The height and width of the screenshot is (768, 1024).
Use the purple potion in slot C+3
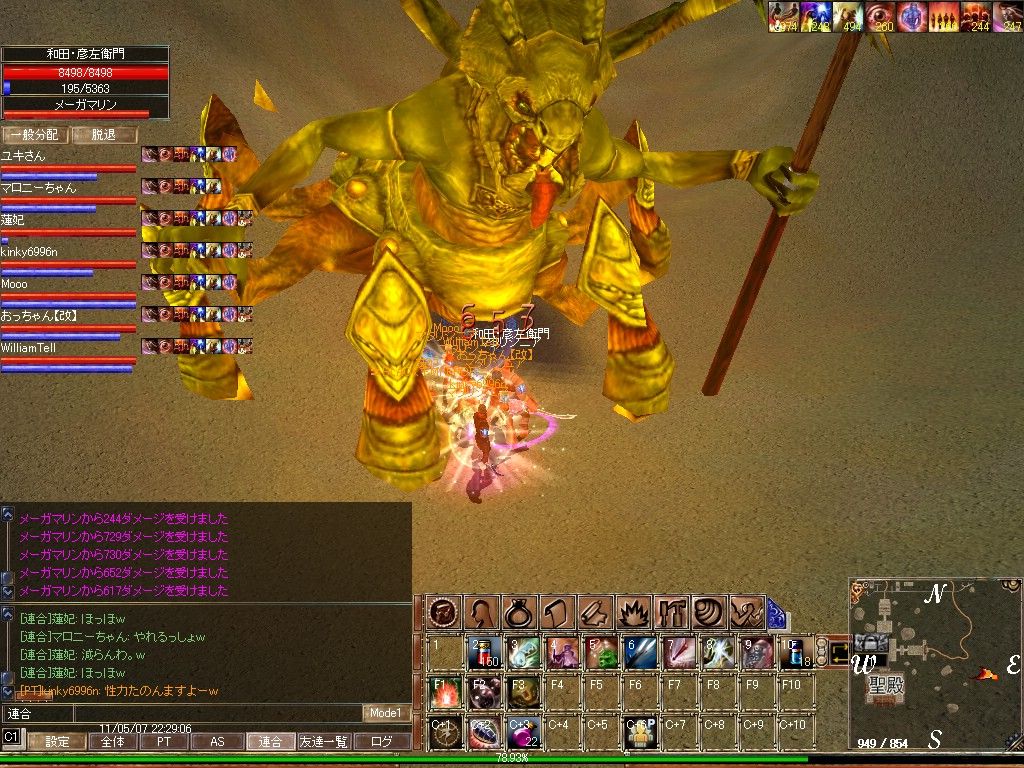click(522, 732)
